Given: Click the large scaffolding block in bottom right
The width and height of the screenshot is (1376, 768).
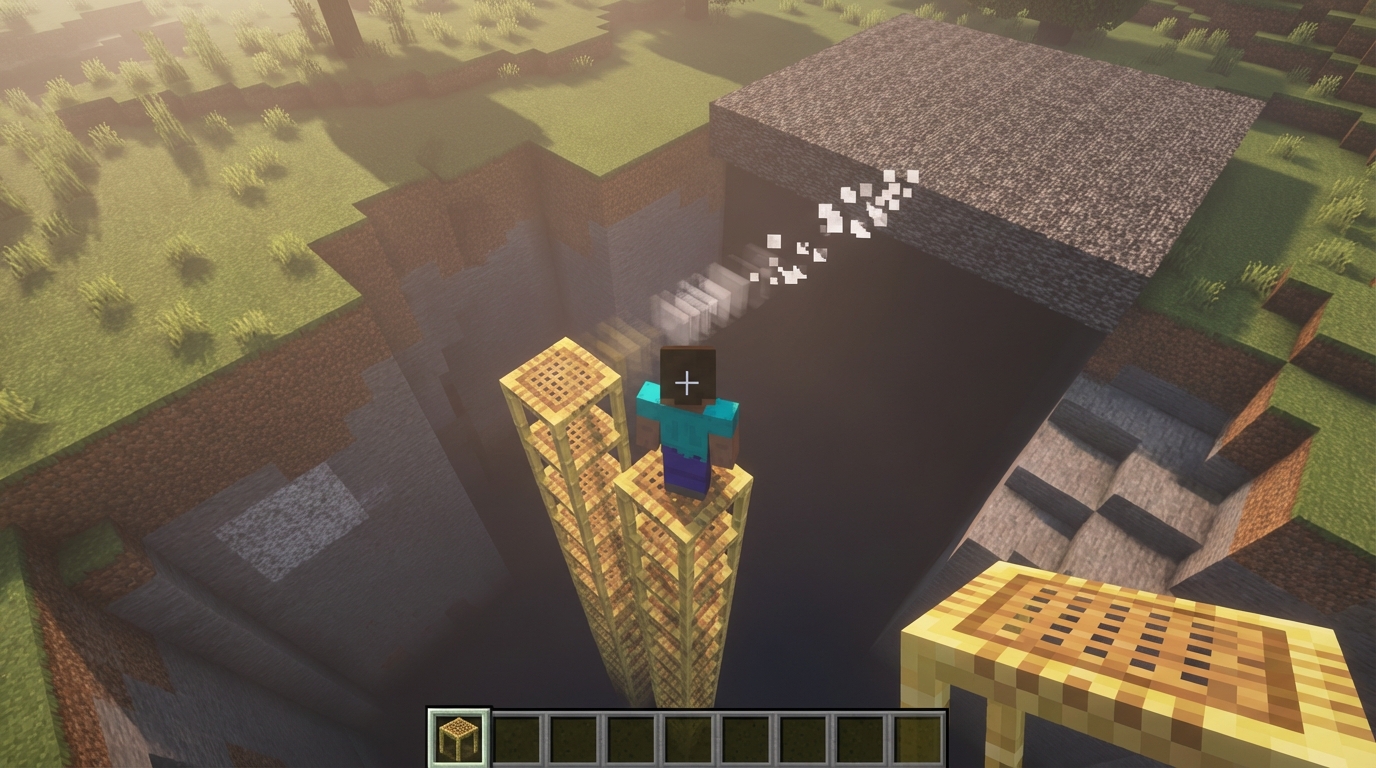Looking at the screenshot, I should click(1130, 650).
